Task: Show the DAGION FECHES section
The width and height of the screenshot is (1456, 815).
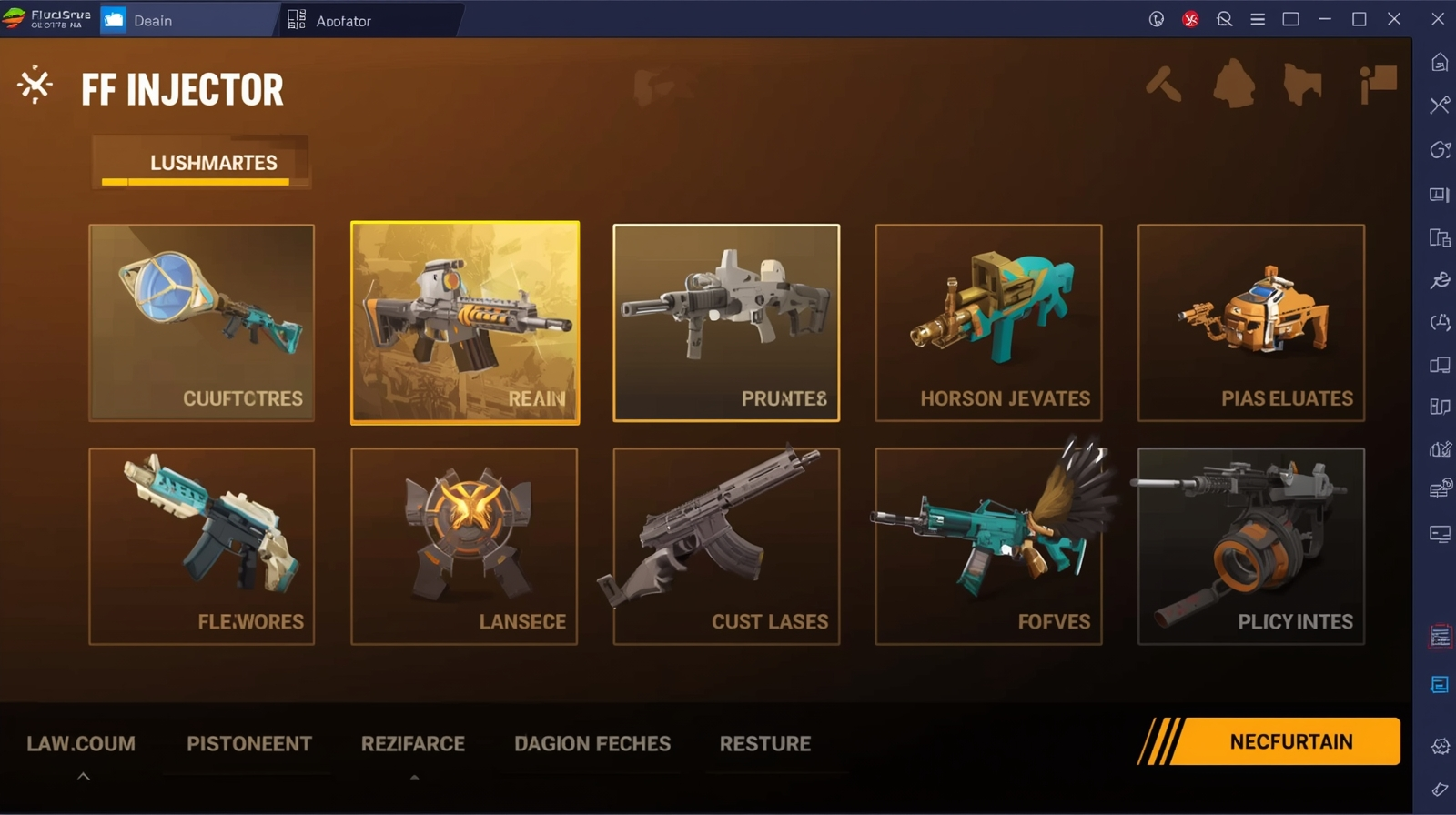Action: (x=592, y=744)
